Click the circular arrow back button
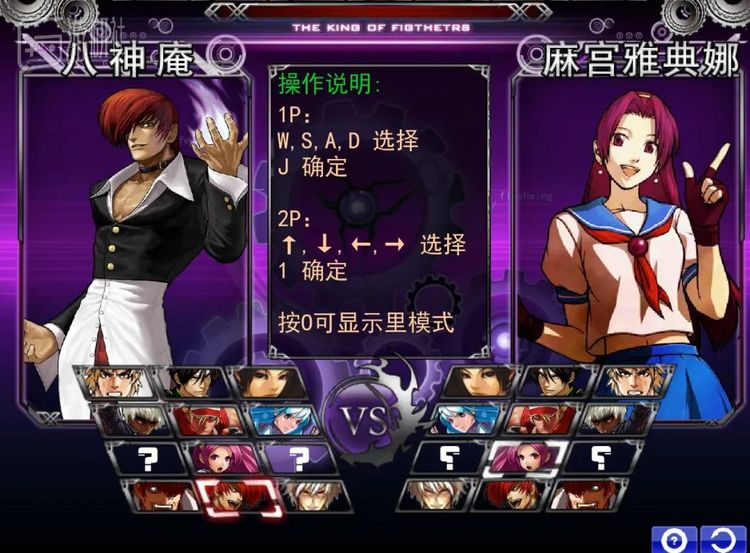The image size is (750, 553). (724, 540)
